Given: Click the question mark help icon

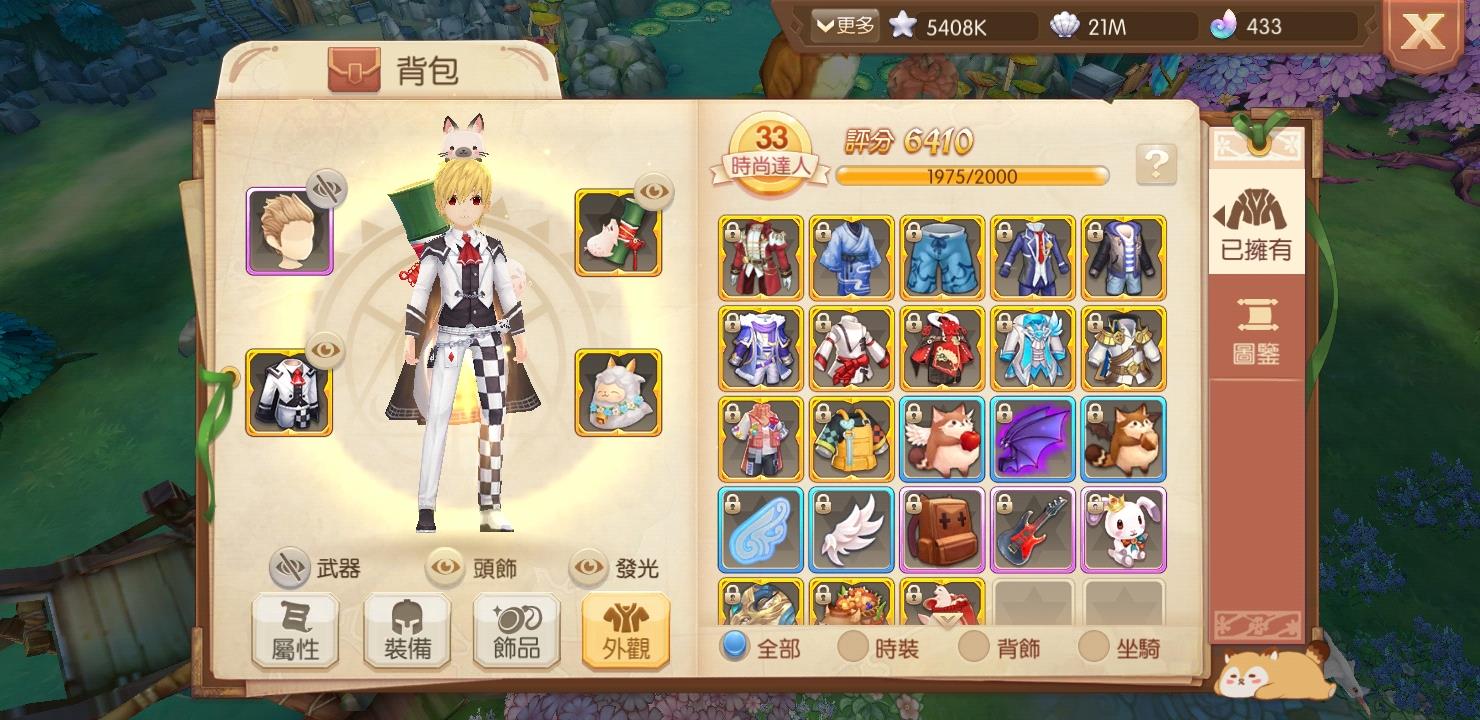Looking at the screenshot, I should coord(1158,163).
